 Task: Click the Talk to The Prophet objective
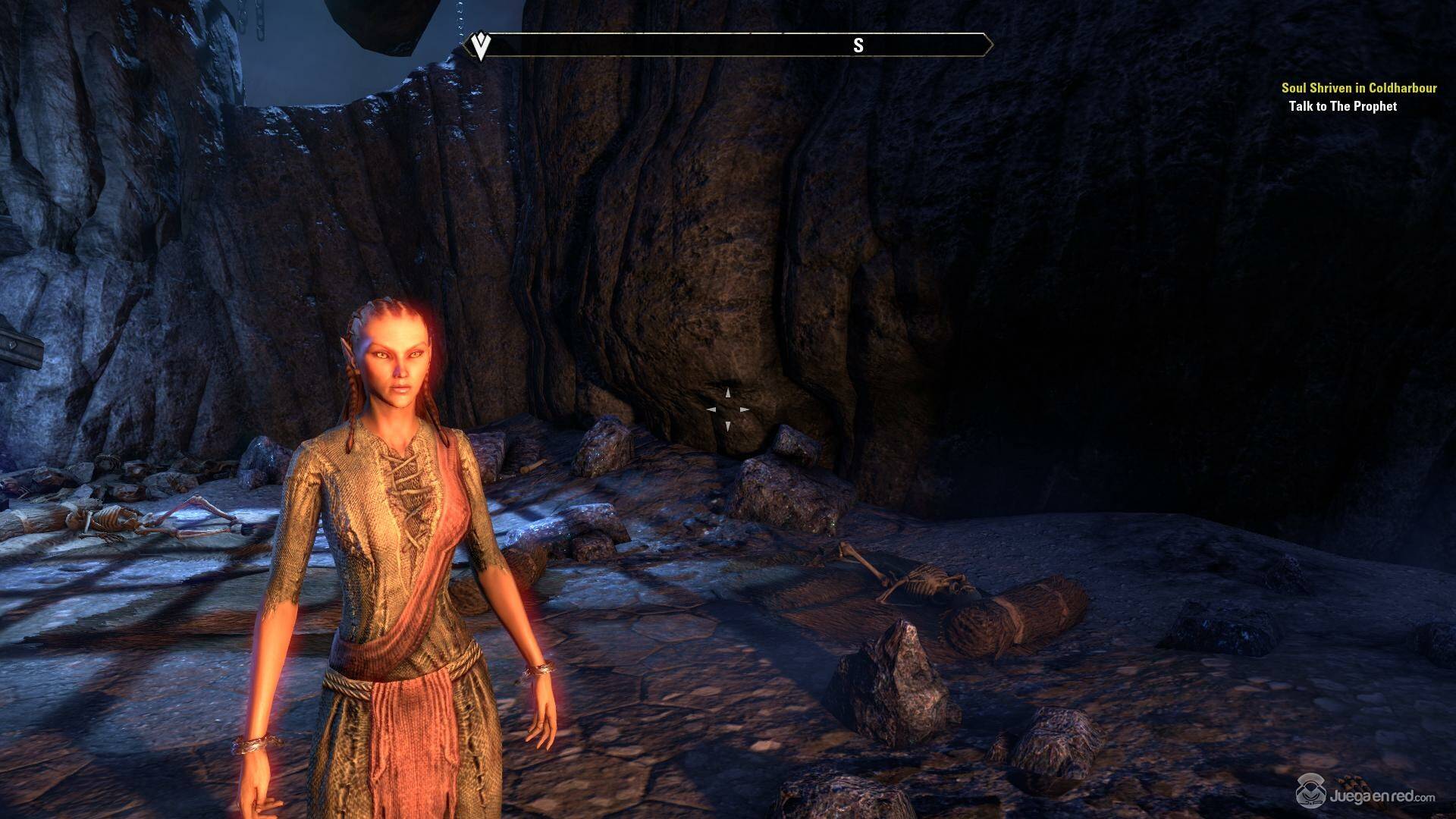tap(1342, 106)
